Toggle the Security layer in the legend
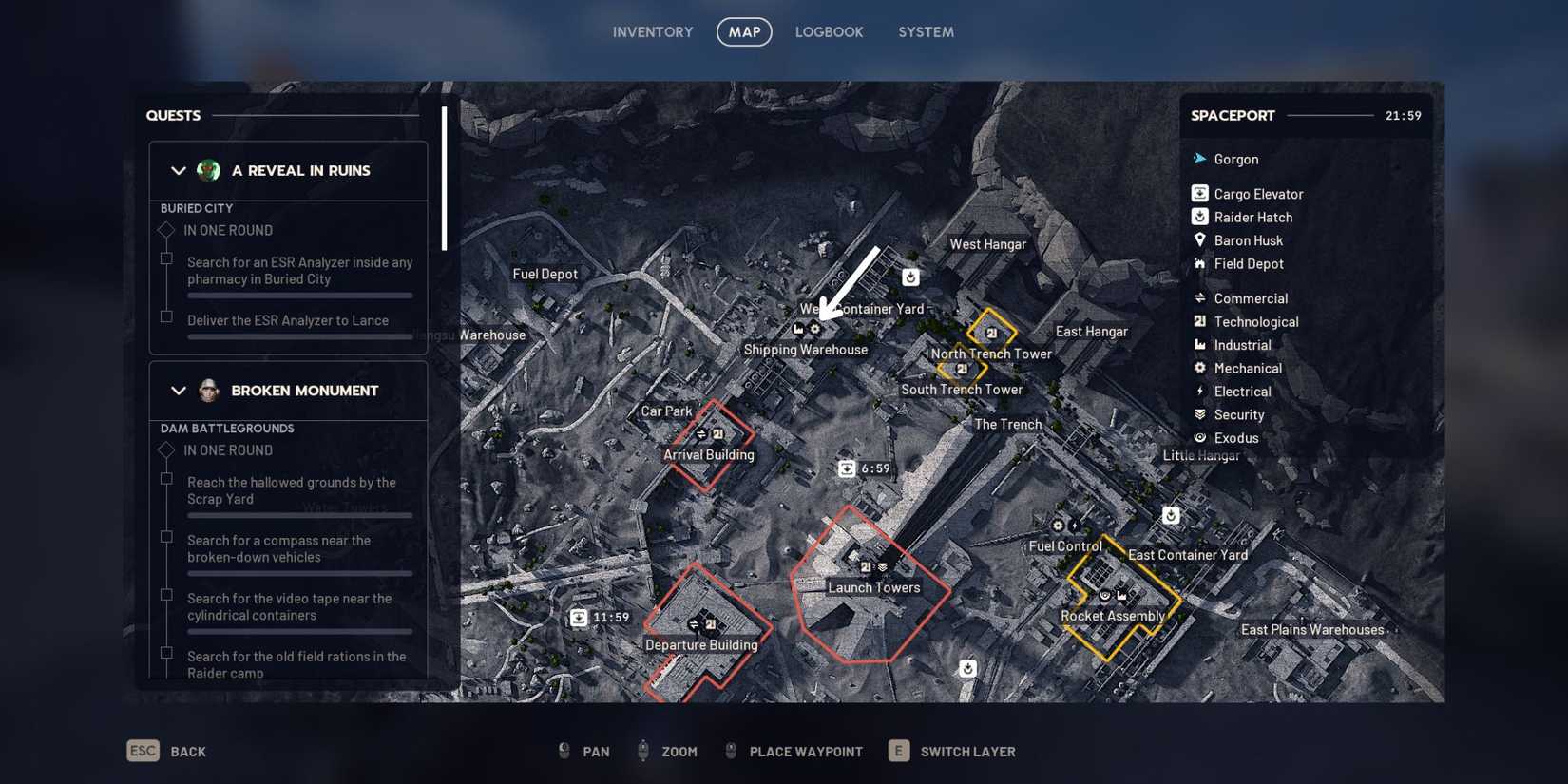Image resolution: width=1568 pixels, height=784 pixels. [1198, 414]
